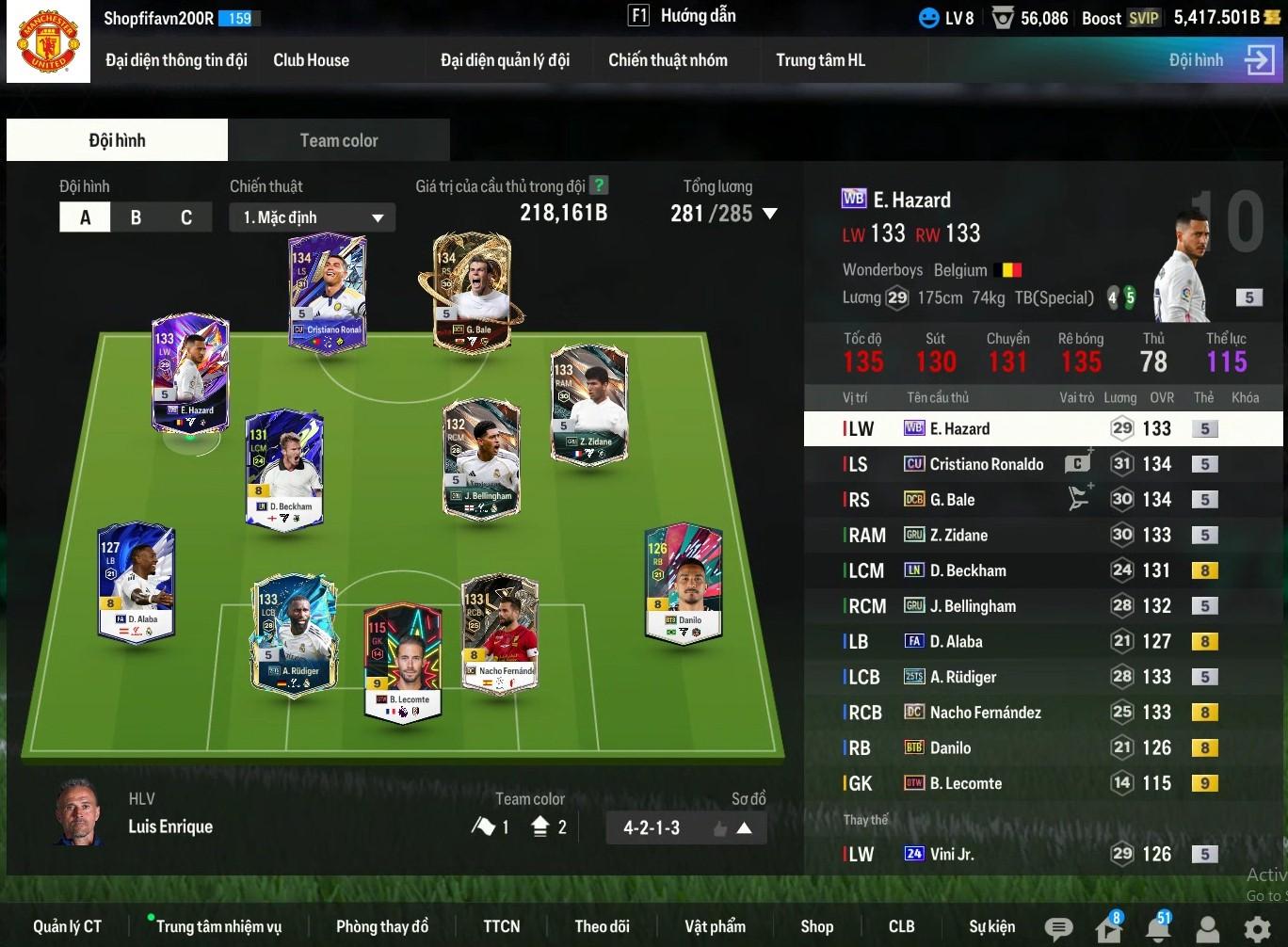
Task: Open the 4-2-1-3 formation selector
Action: [x=685, y=827]
